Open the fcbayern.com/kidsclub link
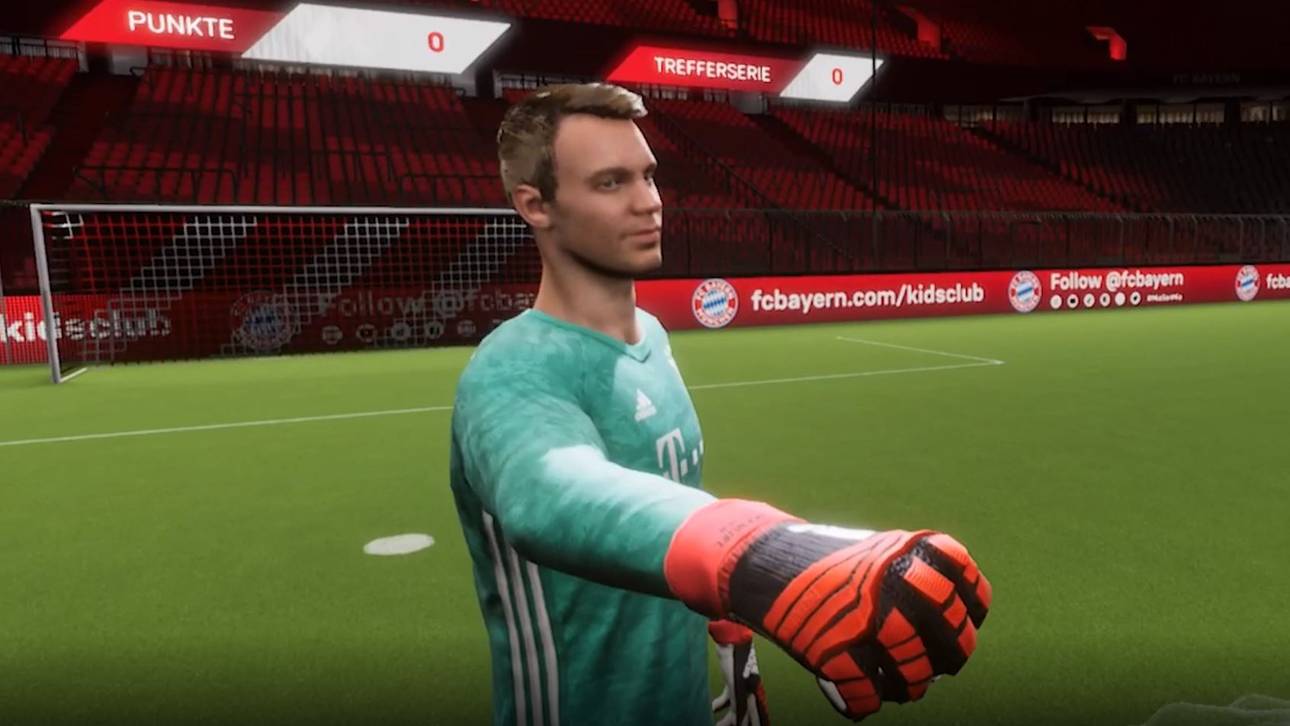Viewport: 1290px width, 726px height. (870, 296)
